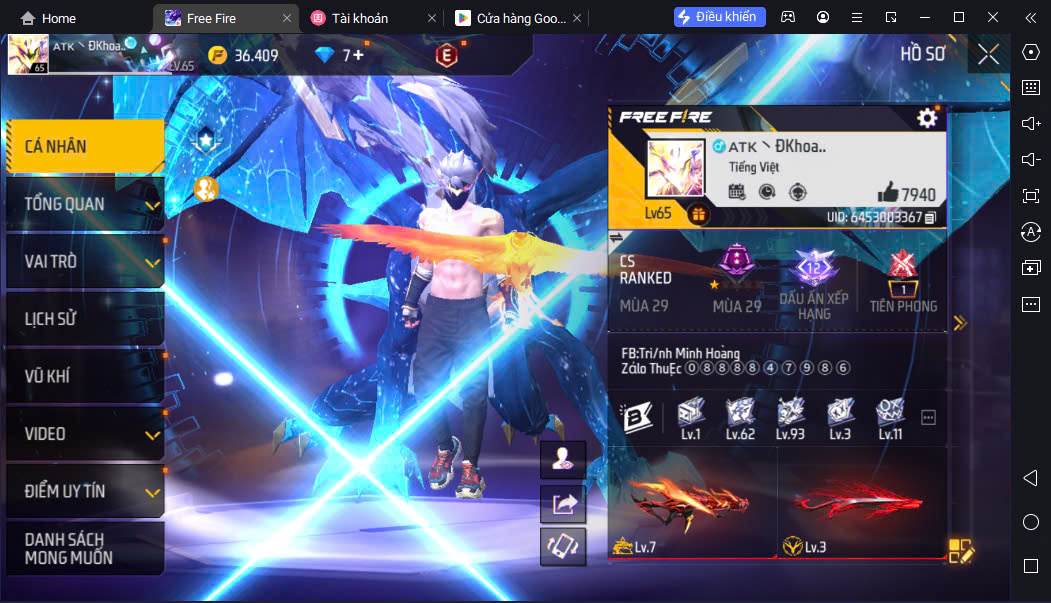The width and height of the screenshot is (1051, 603).
Task: Expand the Tổng Quan section
Action: click(x=84, y=205)
